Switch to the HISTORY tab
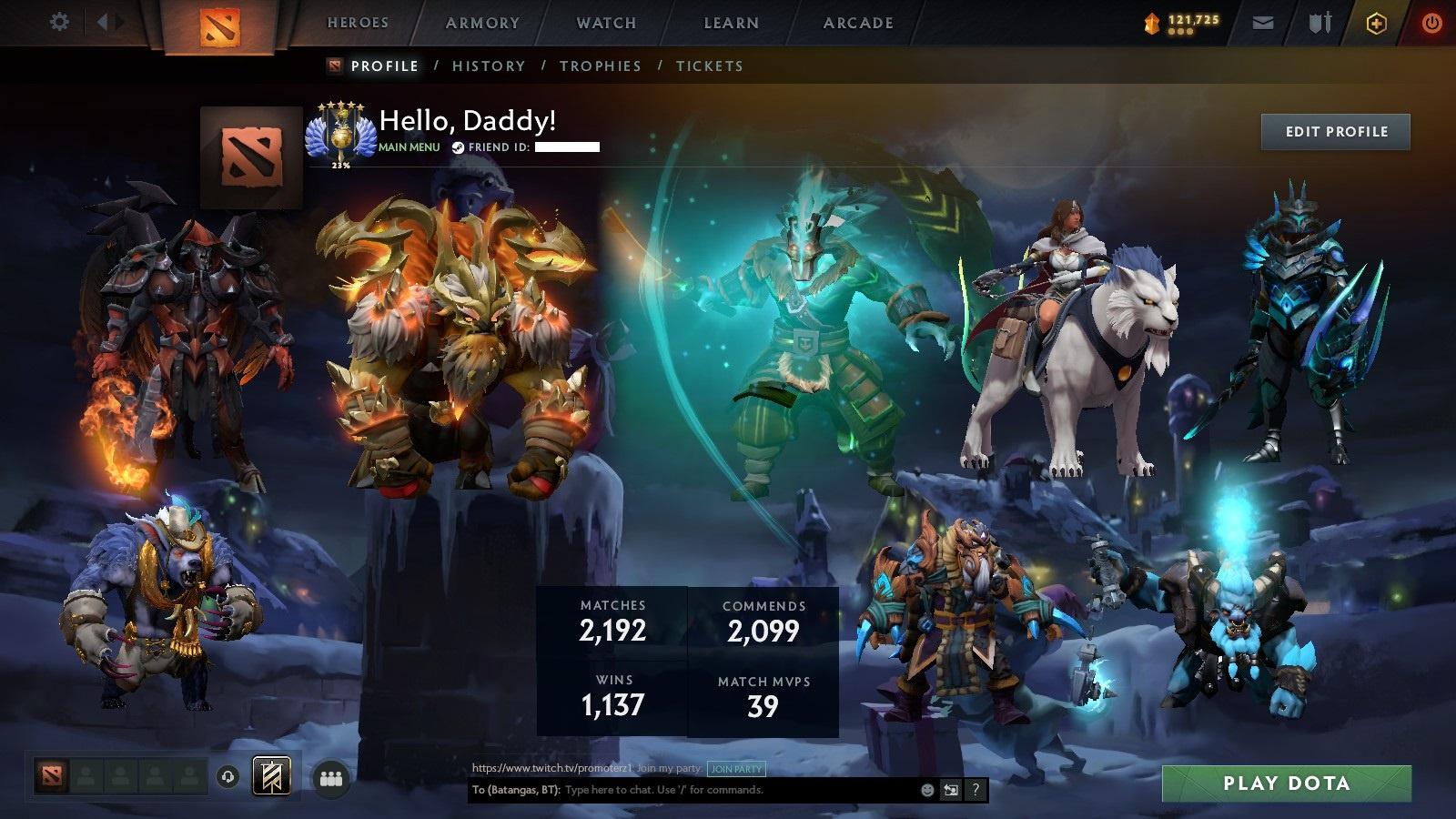This screenshot has height=819, width=1456. [489, 66]
